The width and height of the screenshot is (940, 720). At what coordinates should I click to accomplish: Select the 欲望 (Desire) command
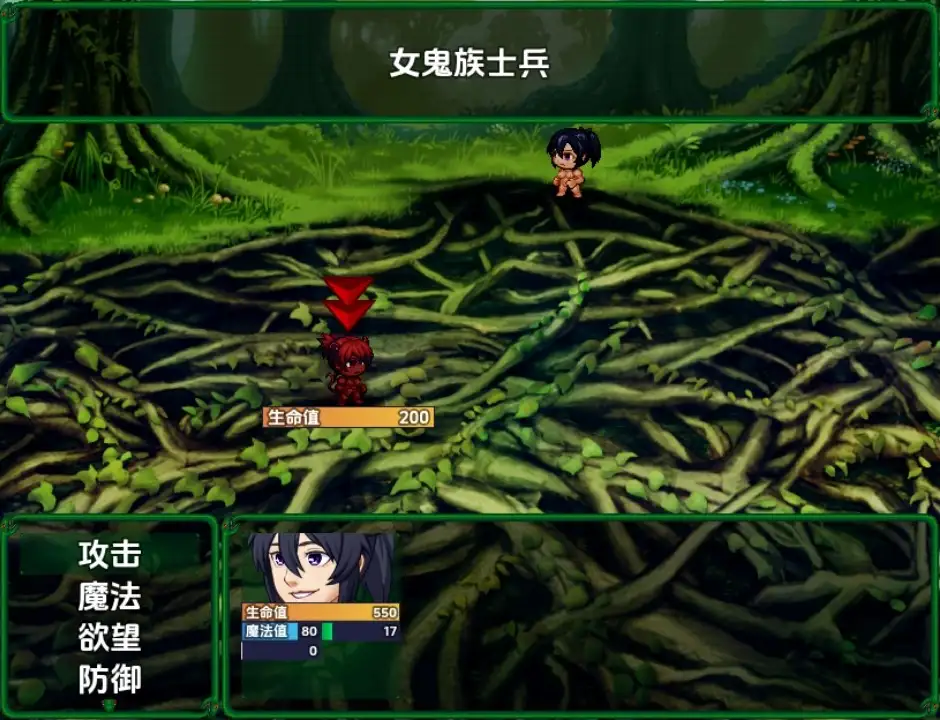tap(110, 638)
